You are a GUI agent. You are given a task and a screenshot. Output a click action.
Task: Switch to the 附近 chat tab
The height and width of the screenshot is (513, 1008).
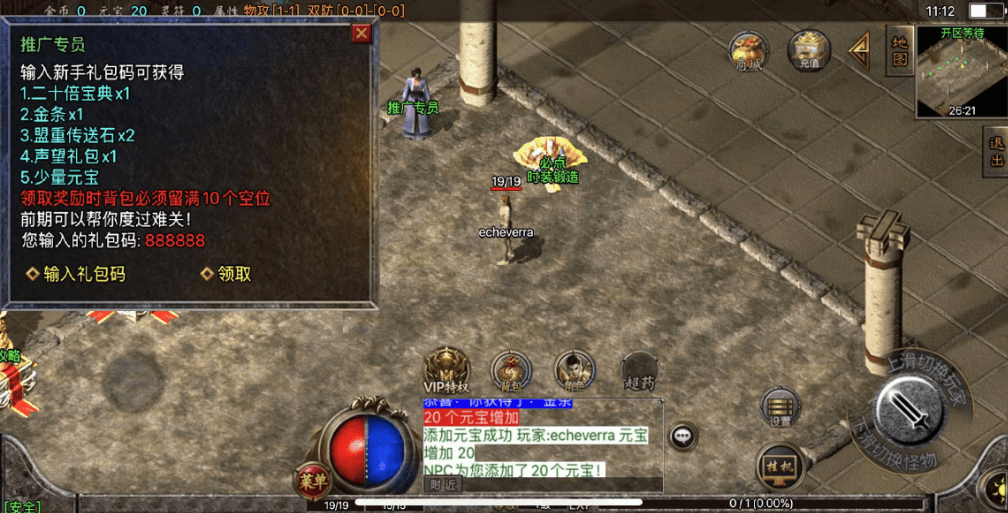click(x=444, y=484)
